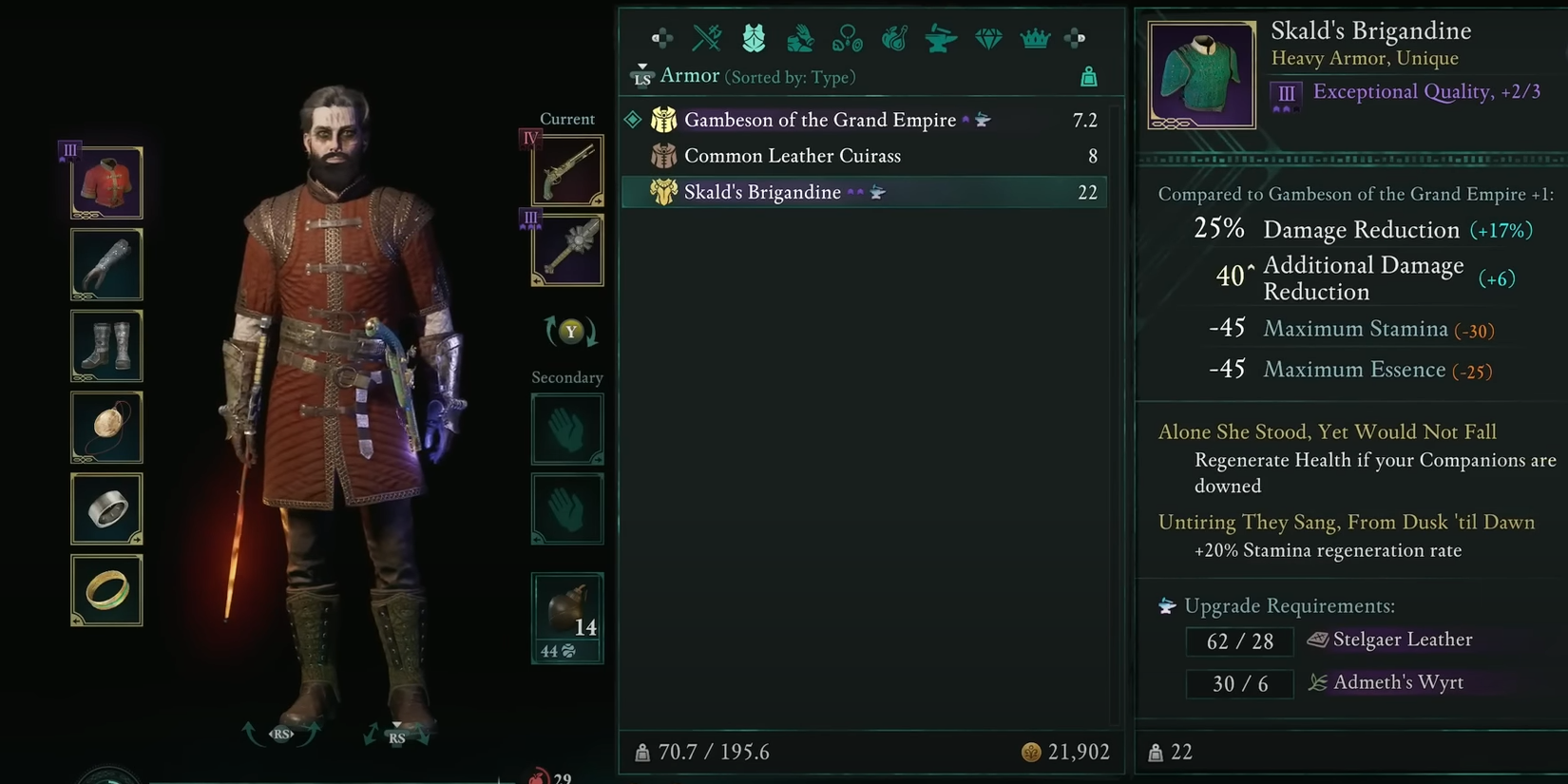Select the equipped ring slot
This screenshot has height=784, width=1568.
pos(105,508)
